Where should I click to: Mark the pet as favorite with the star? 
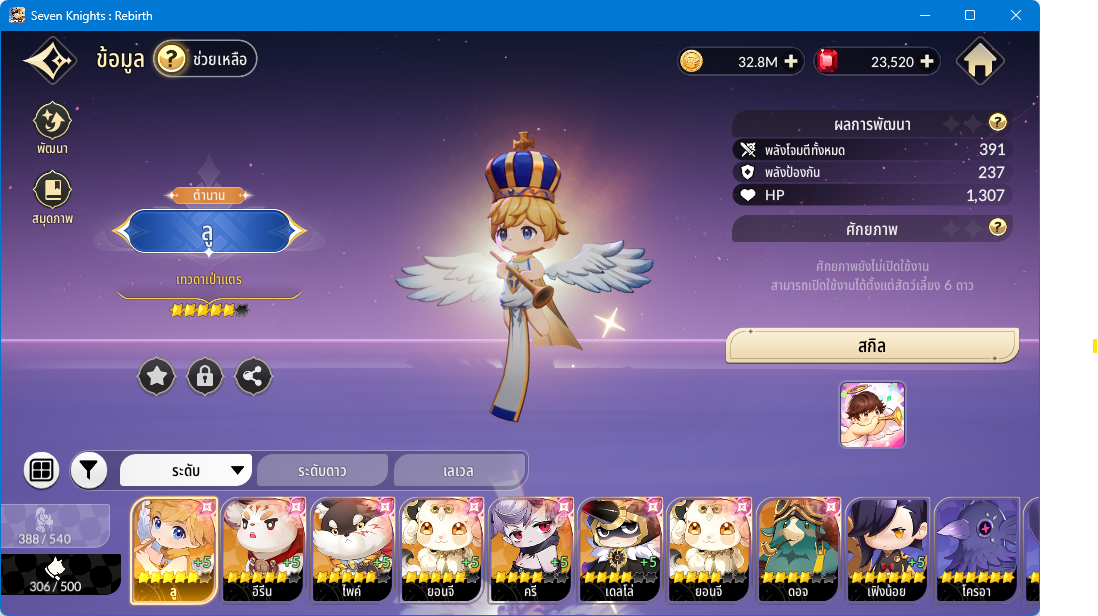click(x=157, y=376)
